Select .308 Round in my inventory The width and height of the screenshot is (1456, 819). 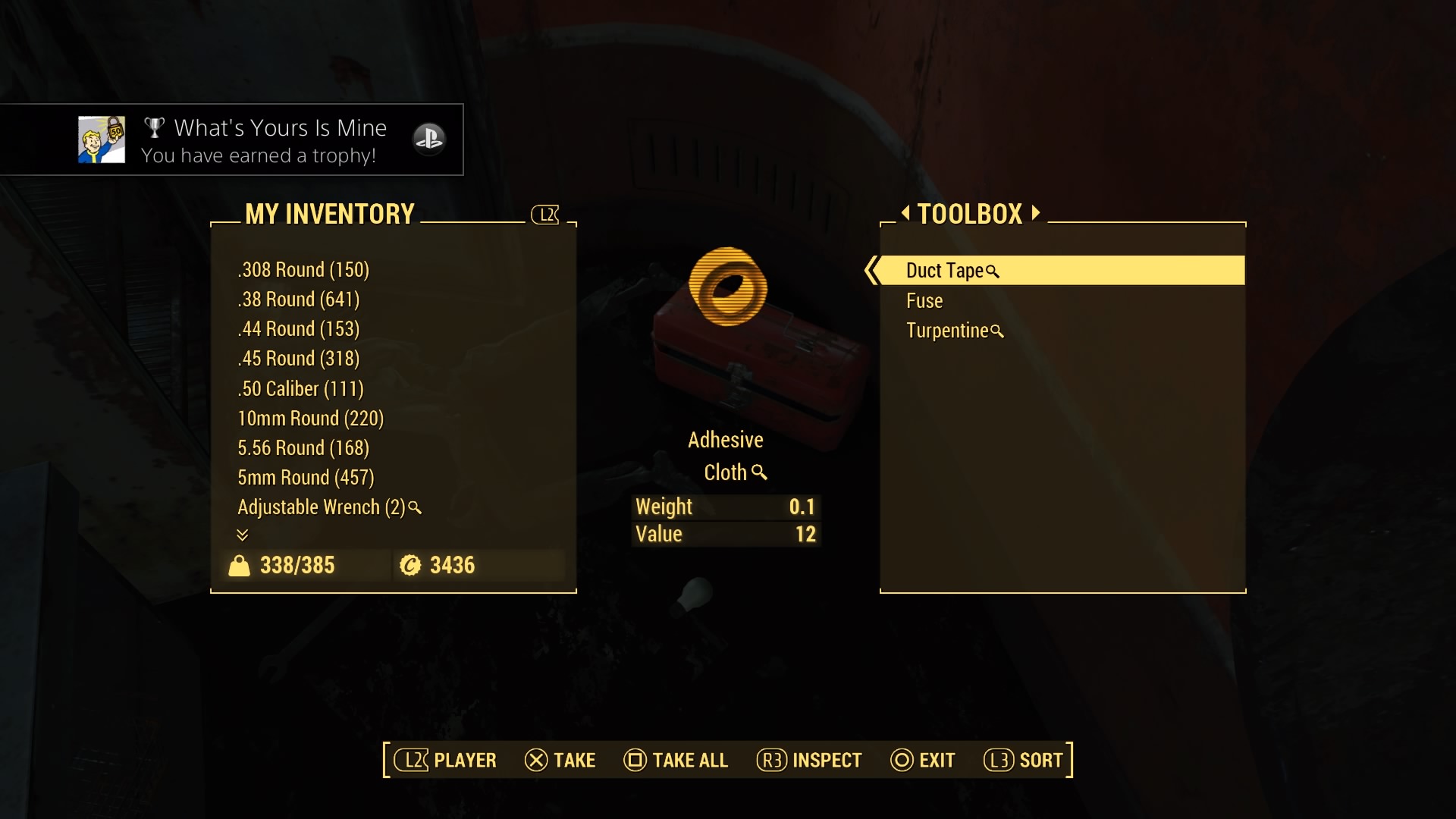(303, 270)
